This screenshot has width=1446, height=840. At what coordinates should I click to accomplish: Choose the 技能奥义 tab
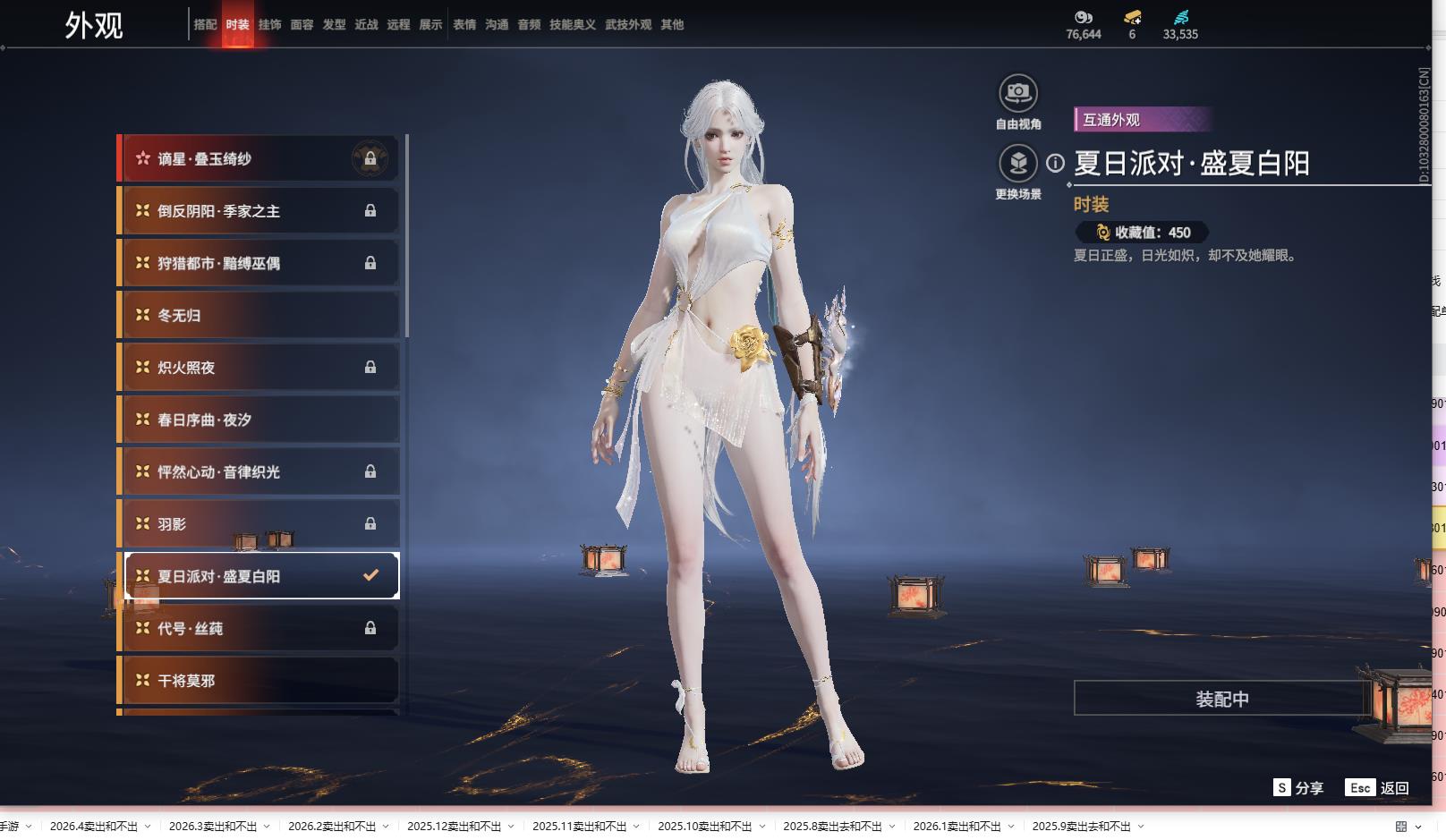click(572, 25)
